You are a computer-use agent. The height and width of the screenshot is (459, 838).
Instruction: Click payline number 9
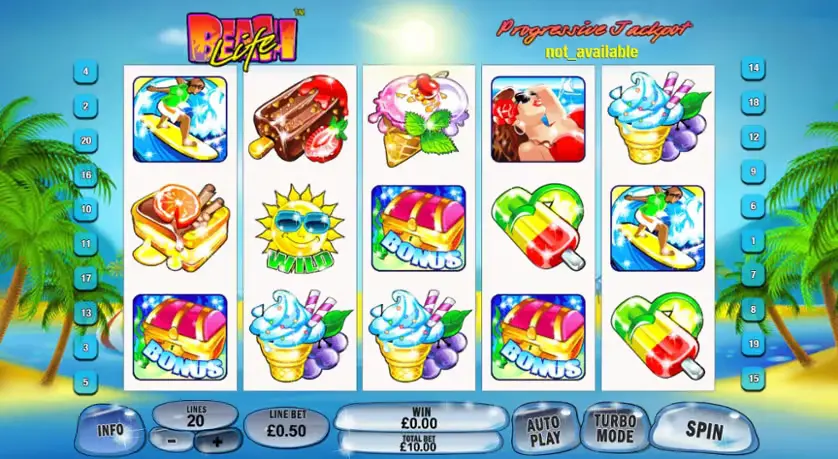point(752,171)
